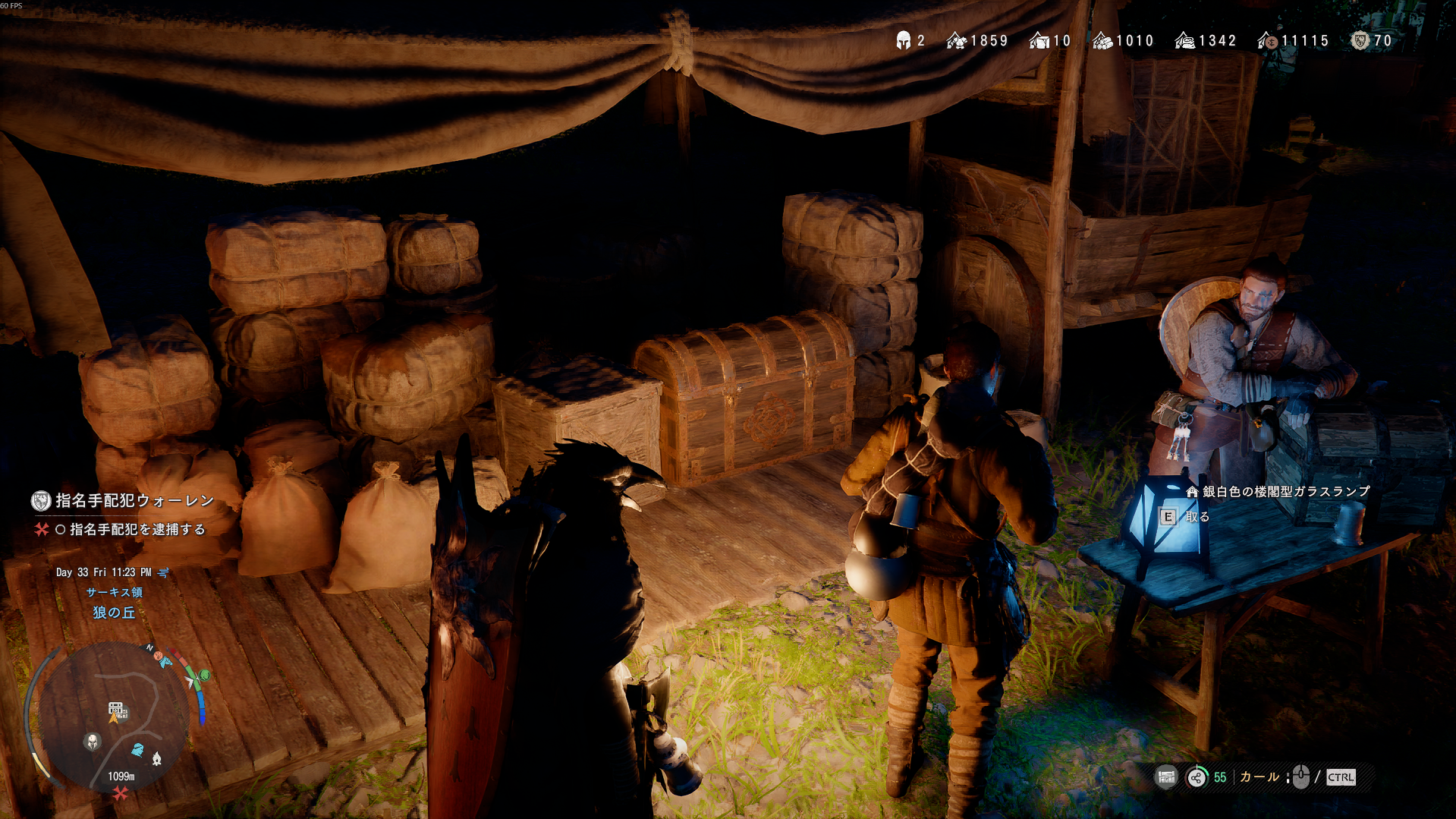Click the building icon in the bottom bar
The height and width of the screenshot is (819, 1456).
coord(1166,777)
